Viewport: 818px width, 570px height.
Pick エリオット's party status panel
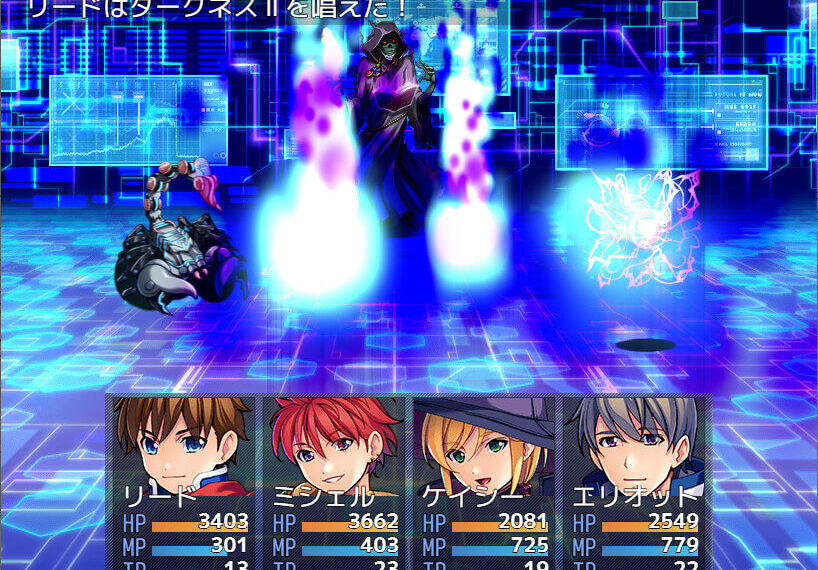[x=634, y=481]
